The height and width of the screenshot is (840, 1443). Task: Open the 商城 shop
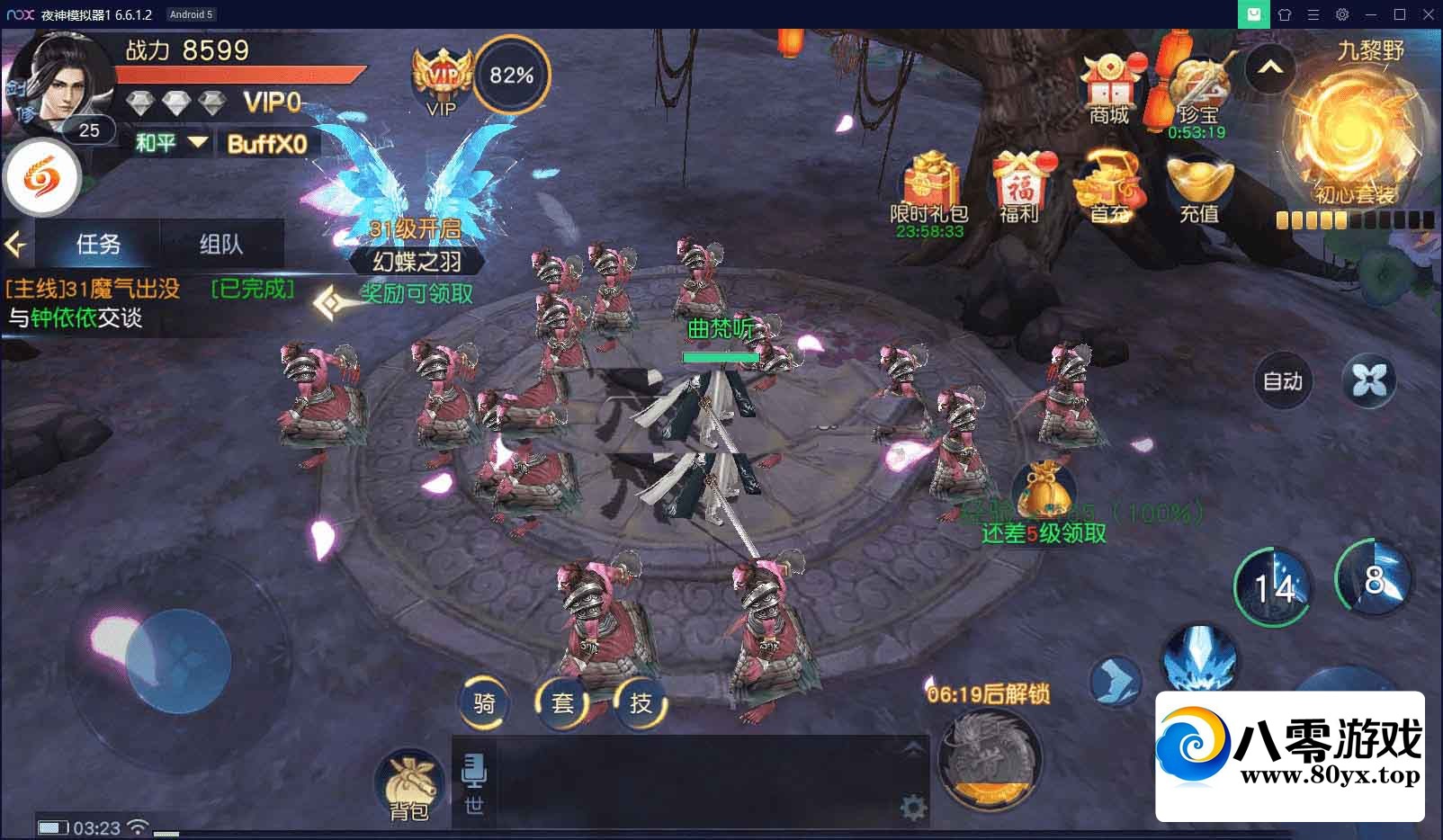point(1108,90)
